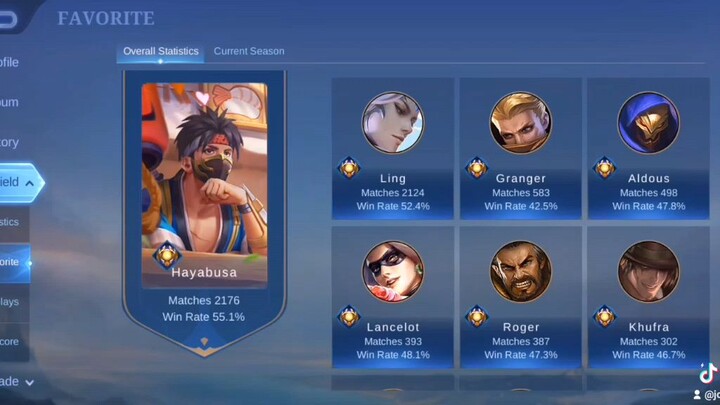Viewport: 720px width, 405px height.
Task: Choose the Granger hero tile
Action: point(520,148)
